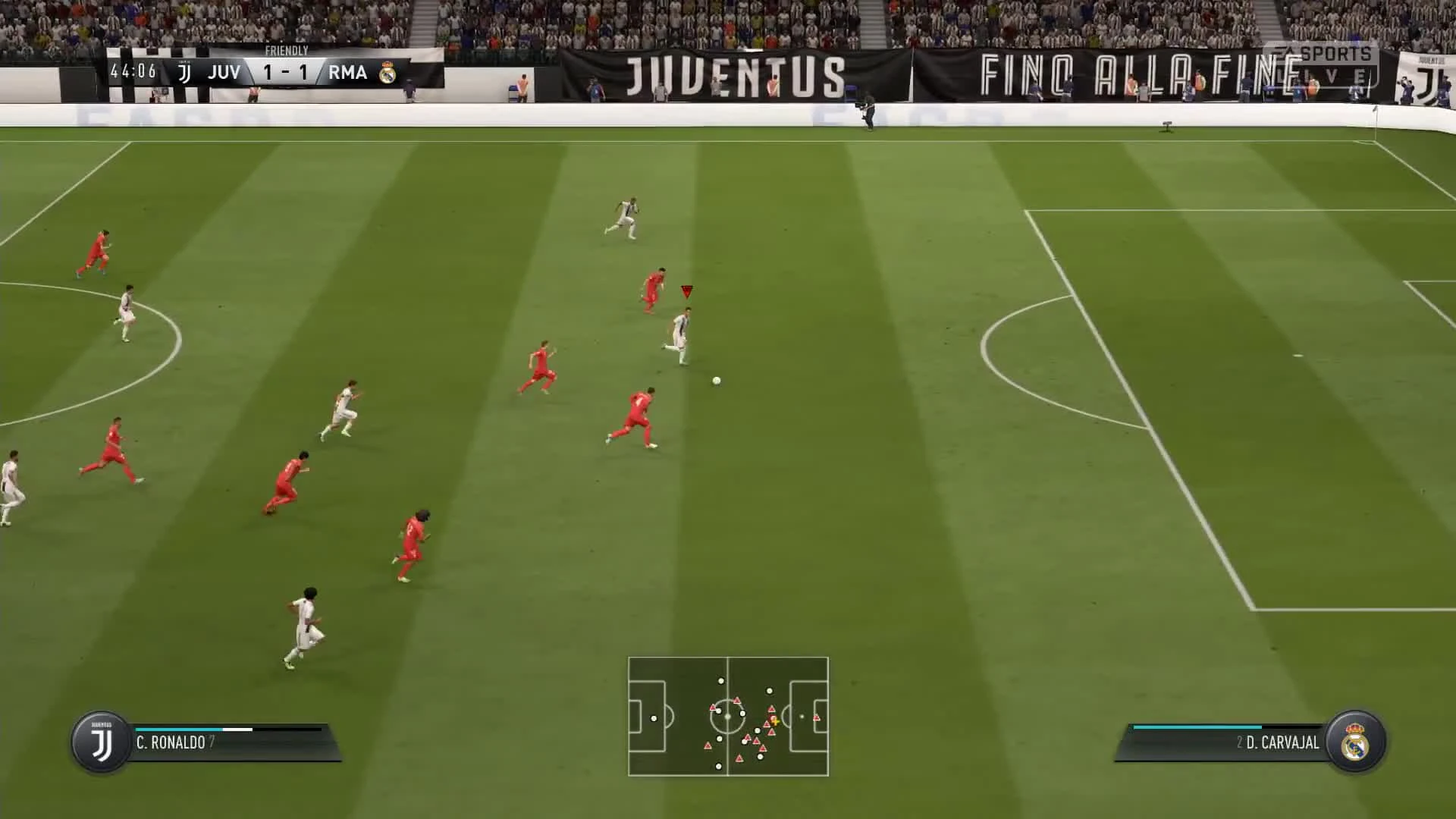
Task: Click the red player indicator arrow
Action: [x=686, y=290]
